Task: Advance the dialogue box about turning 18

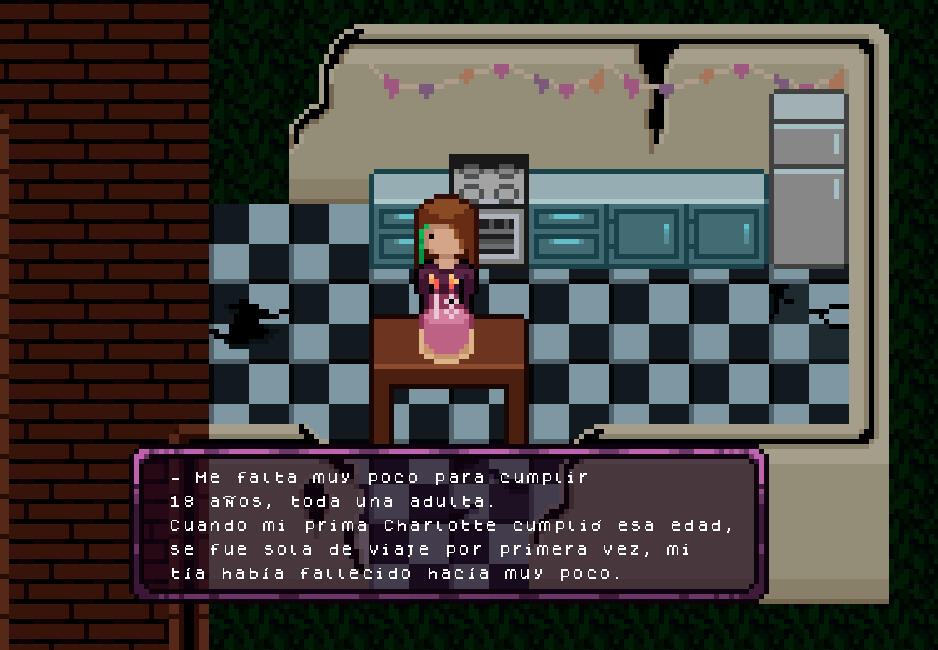Action: click(x=450, y=524)
